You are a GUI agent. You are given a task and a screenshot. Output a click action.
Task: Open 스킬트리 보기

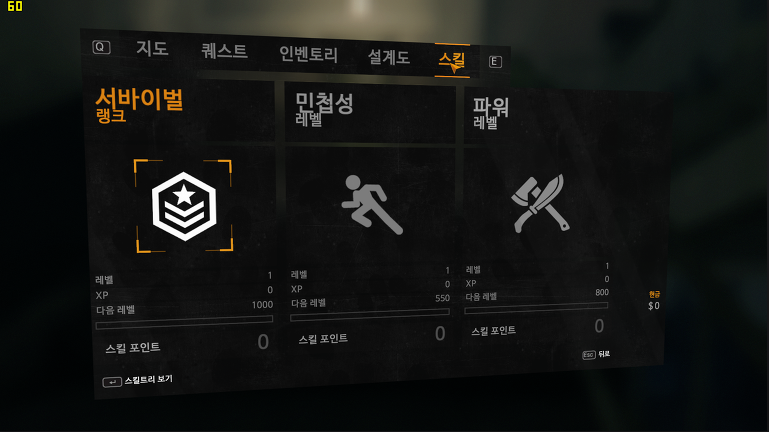(x=139, y=380)
